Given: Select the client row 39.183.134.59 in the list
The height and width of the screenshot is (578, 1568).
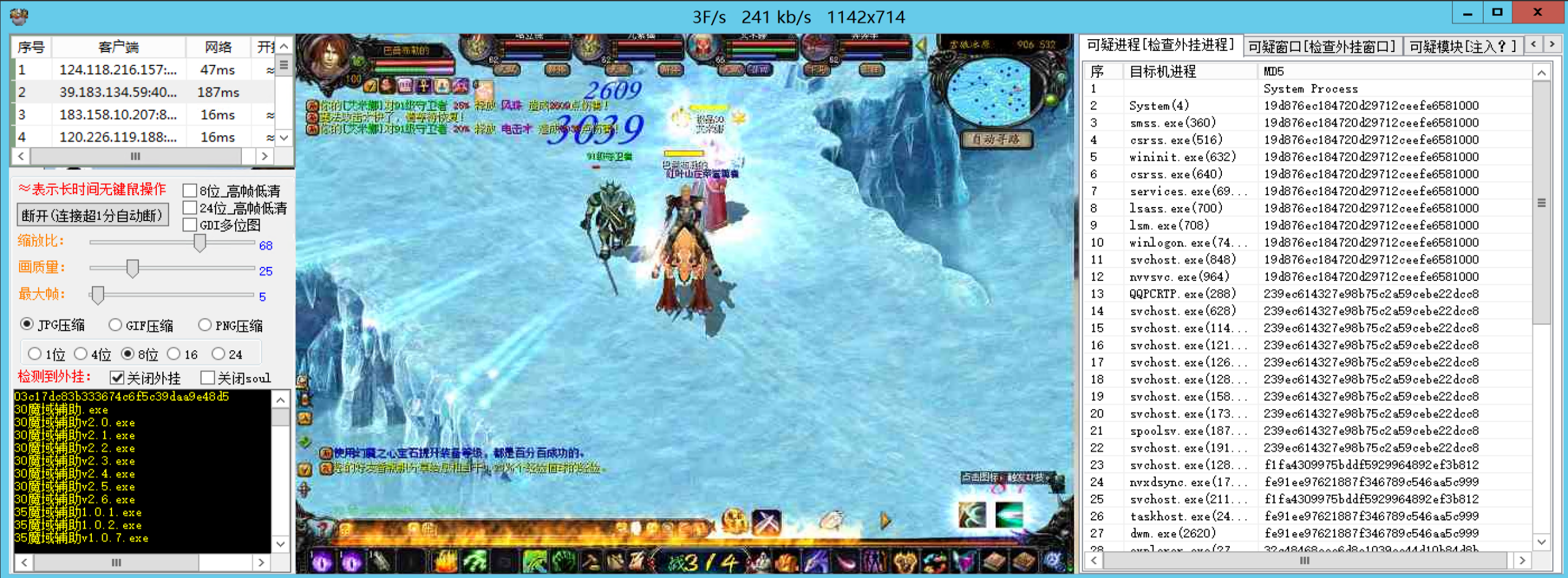Looking at the screenshot, I should (118, 92).
